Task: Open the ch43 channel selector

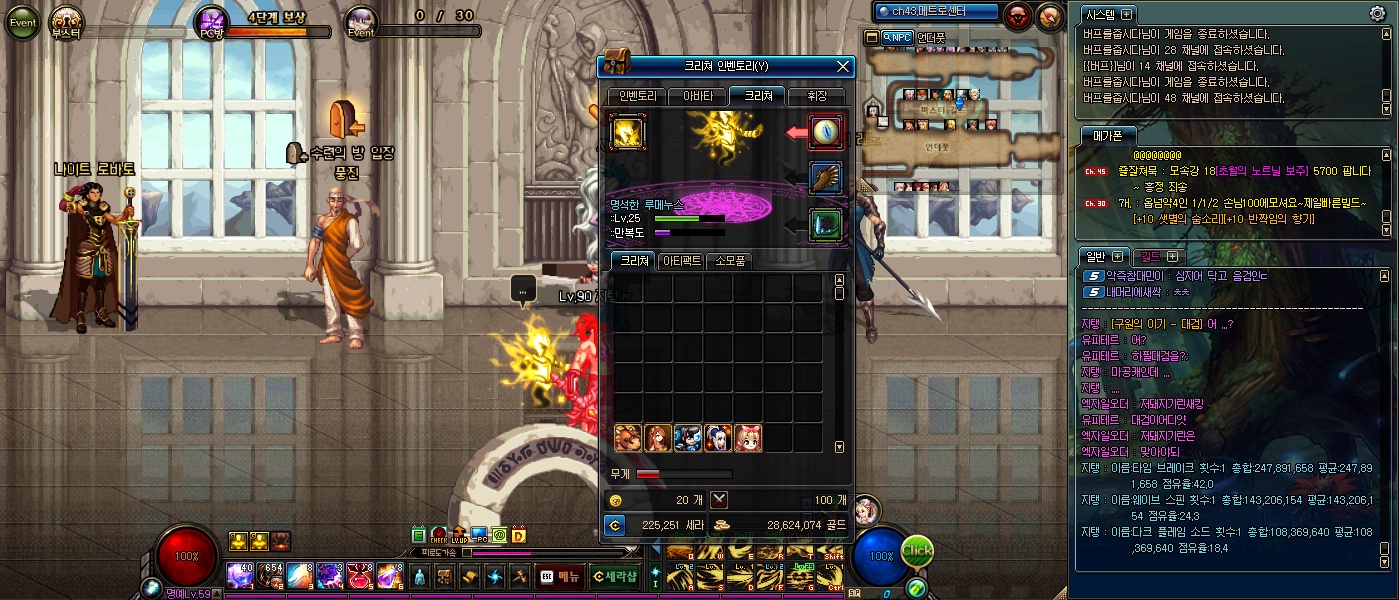Action: point(936,12)
